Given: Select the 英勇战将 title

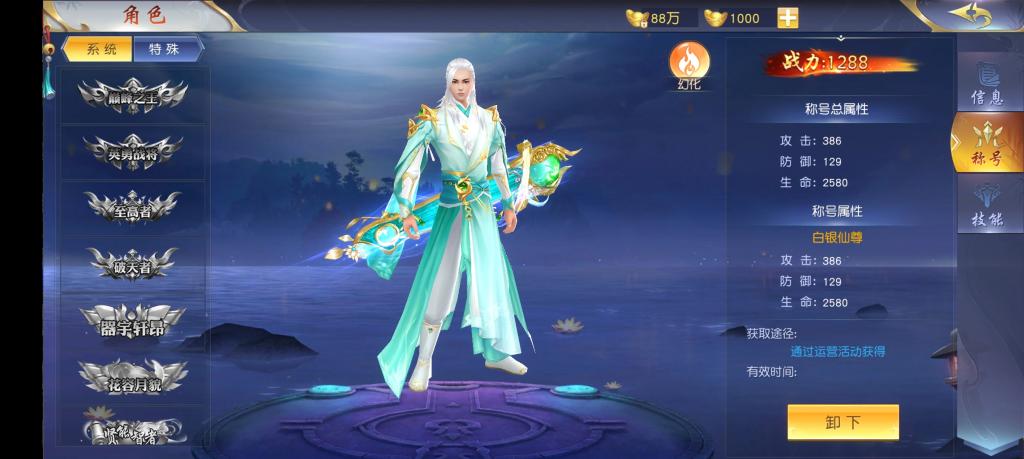Looking at the screenshot, I should (133, 151).
